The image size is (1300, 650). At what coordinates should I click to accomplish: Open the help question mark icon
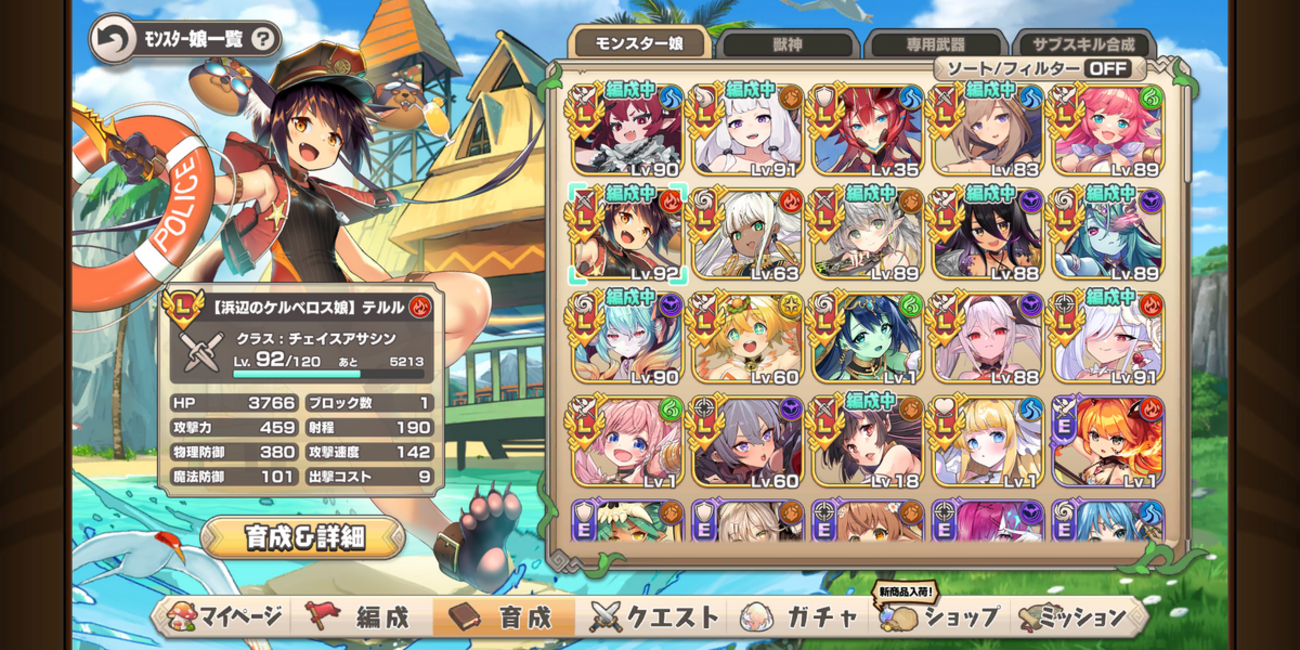click(262, 40)
